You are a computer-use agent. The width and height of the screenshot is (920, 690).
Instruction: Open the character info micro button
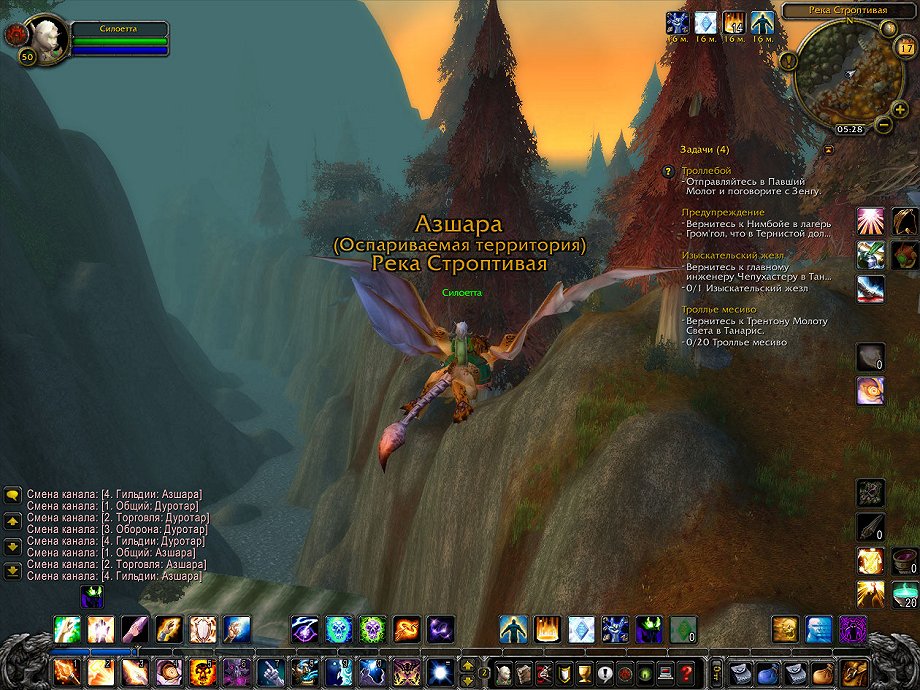point(503,671)
